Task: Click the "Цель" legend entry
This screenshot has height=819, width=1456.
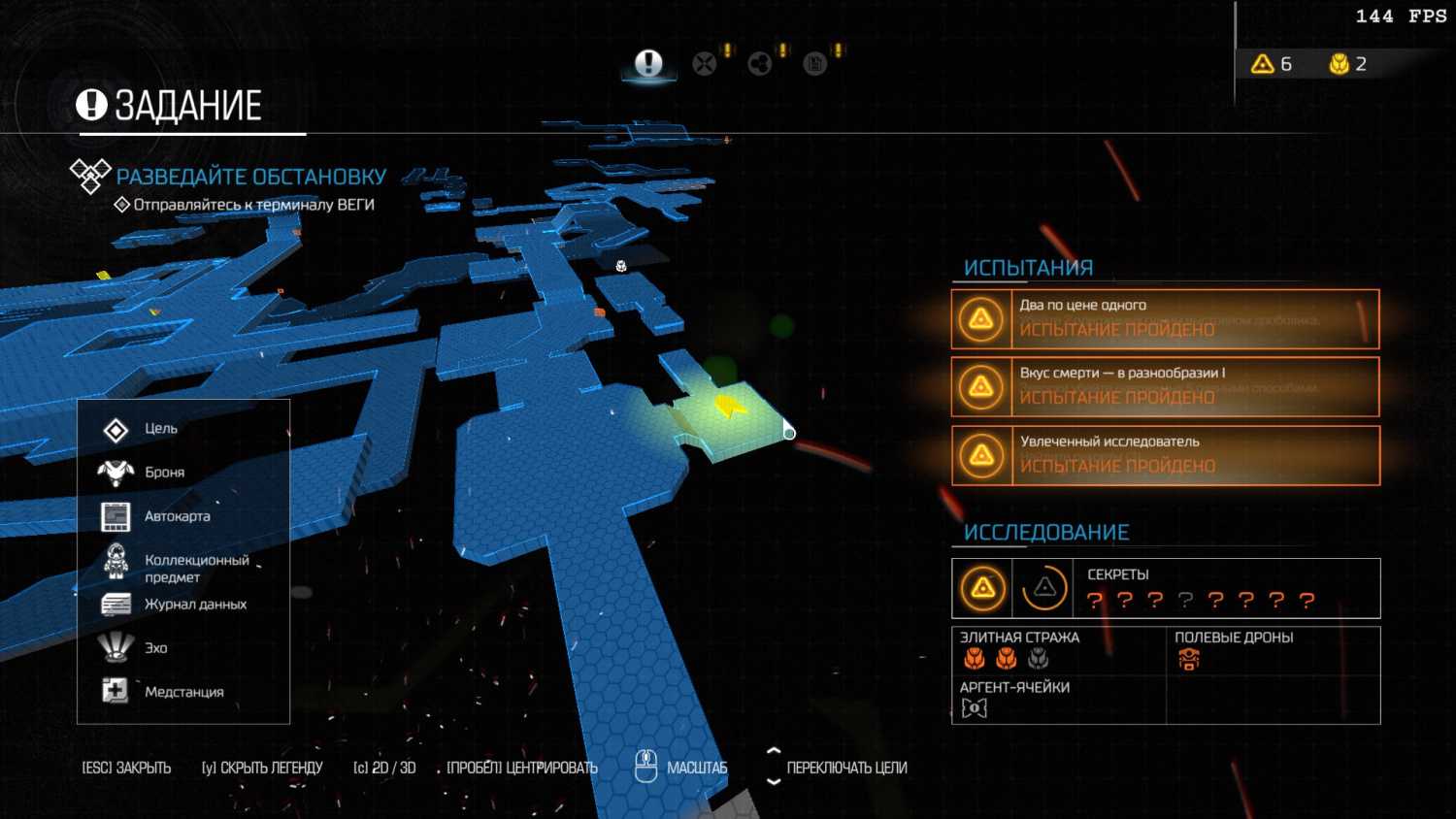Action: tap(160, 429)
